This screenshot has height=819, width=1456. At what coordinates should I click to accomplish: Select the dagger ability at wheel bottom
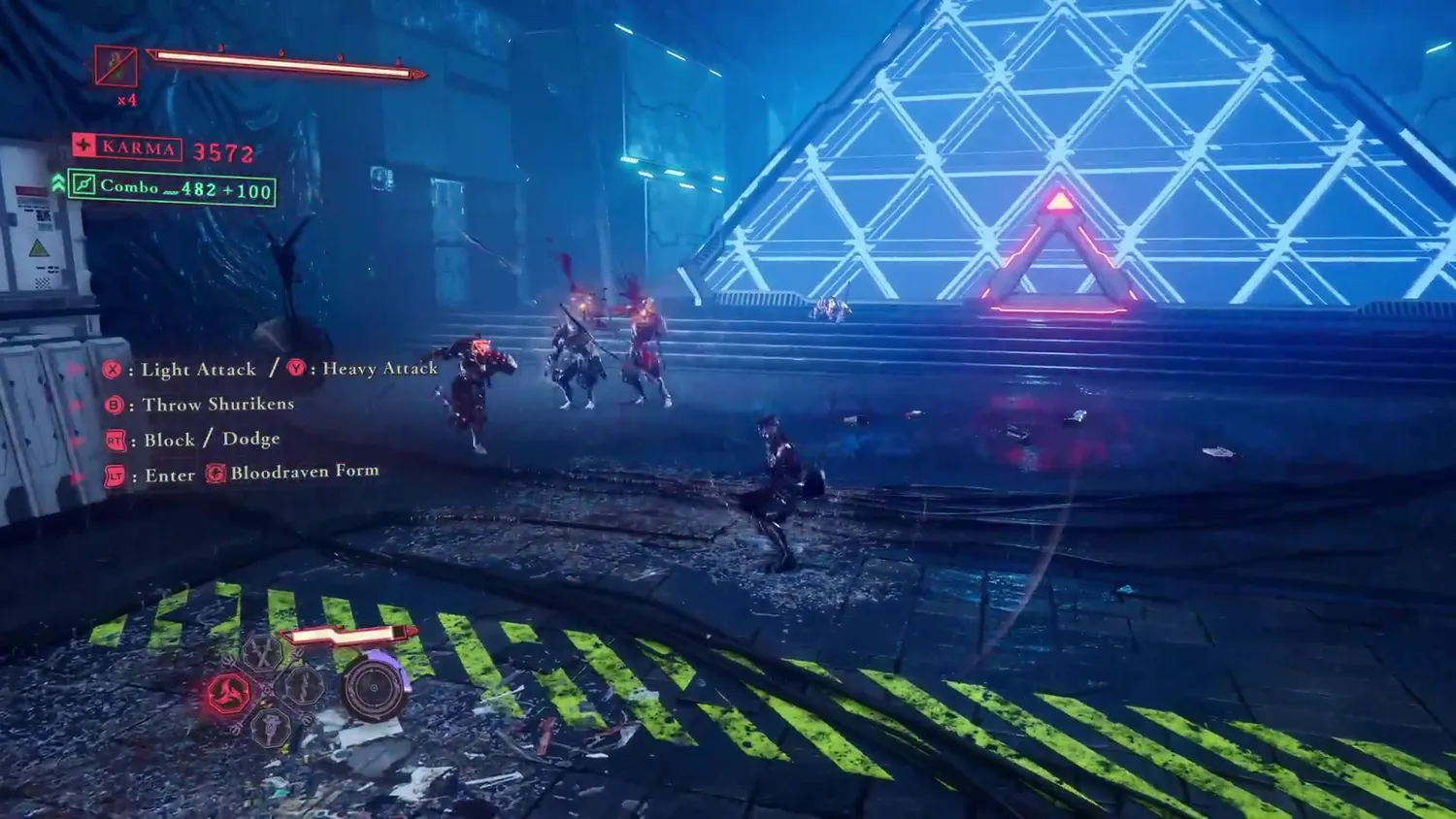coord(271,726)
